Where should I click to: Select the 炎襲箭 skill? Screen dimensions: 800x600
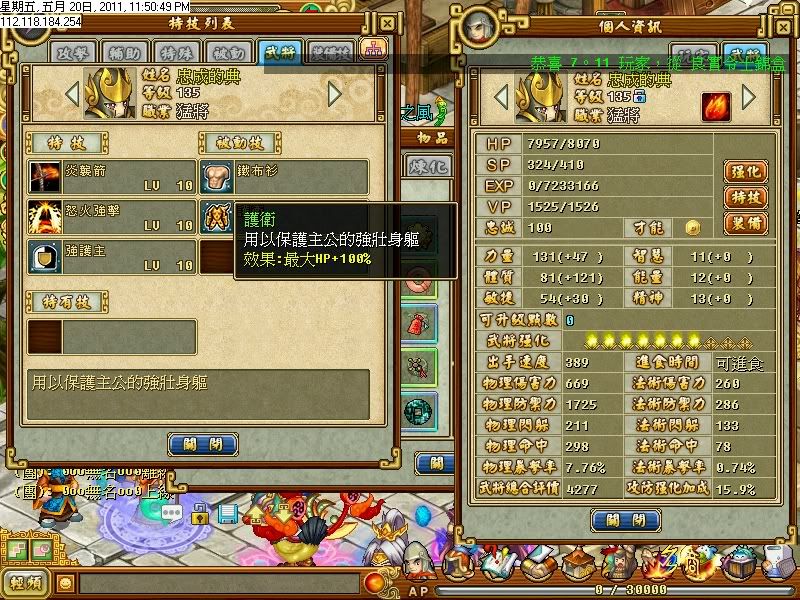pos(110,177)
